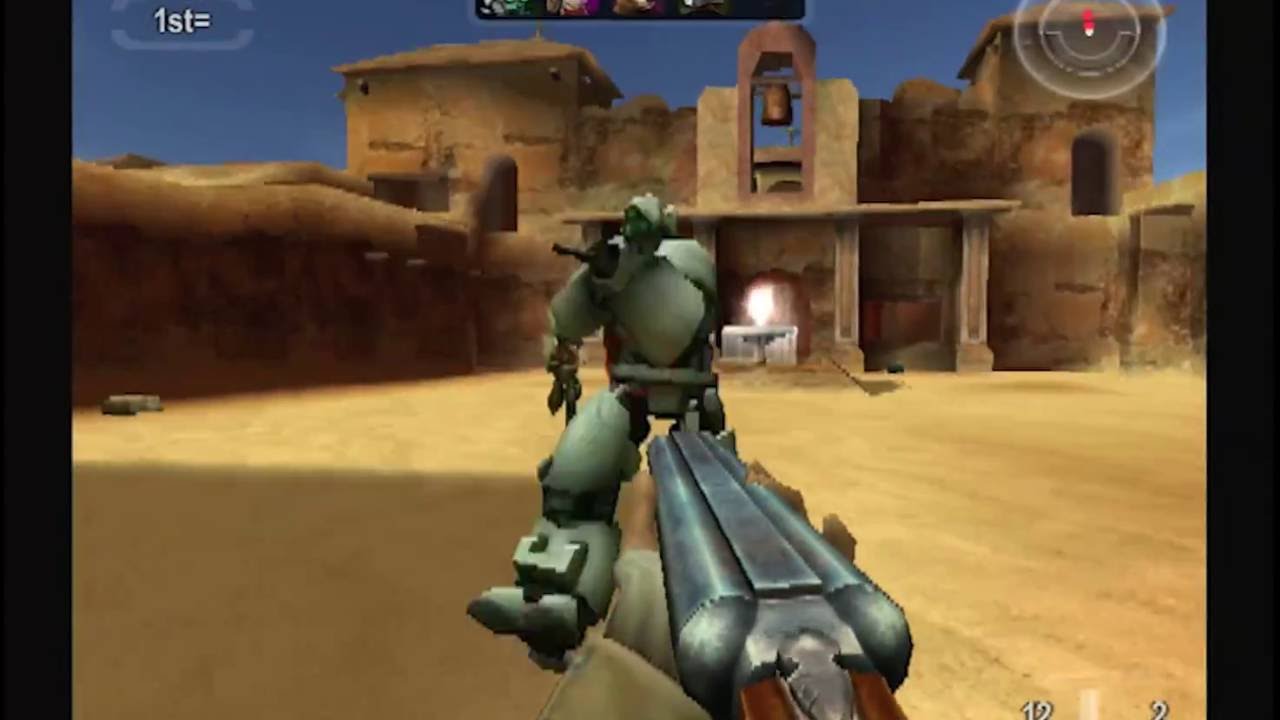Select the player portrait strip
The height and width of the screenshot is (720, 1280).
point(640,9)
